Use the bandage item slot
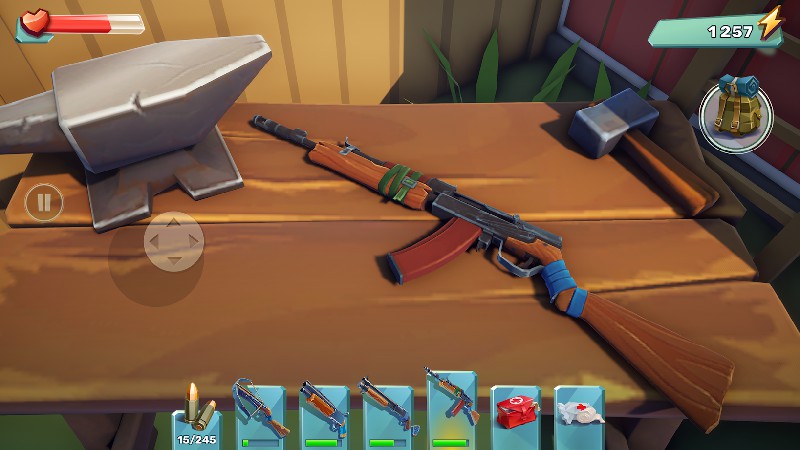 579,415
